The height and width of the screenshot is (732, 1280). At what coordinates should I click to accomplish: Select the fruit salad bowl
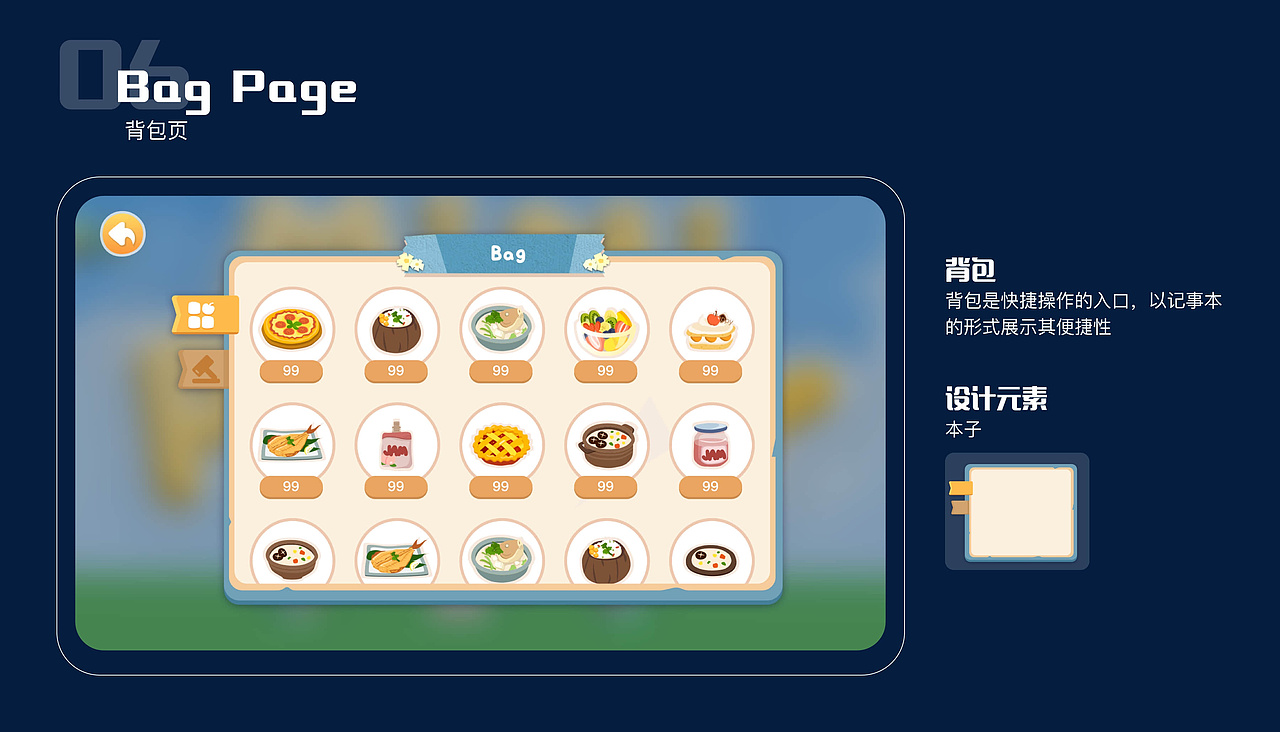pos(606,330)
